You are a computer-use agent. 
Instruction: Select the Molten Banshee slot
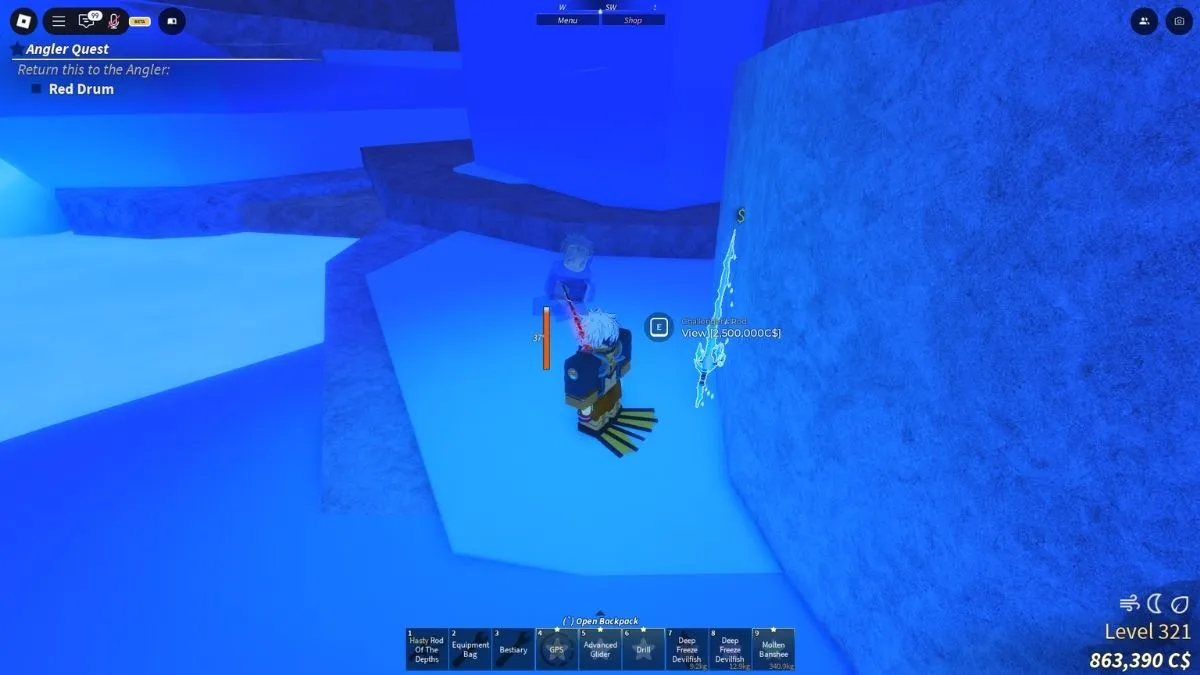click(x=773, y=649)
